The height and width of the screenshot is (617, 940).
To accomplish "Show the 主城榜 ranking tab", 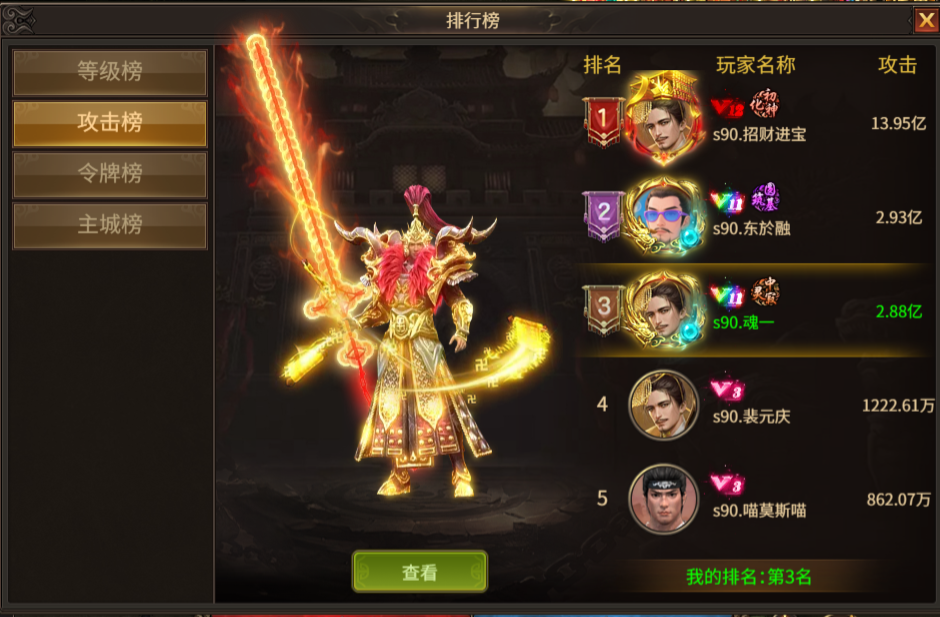I will click(x=110, y=225).
